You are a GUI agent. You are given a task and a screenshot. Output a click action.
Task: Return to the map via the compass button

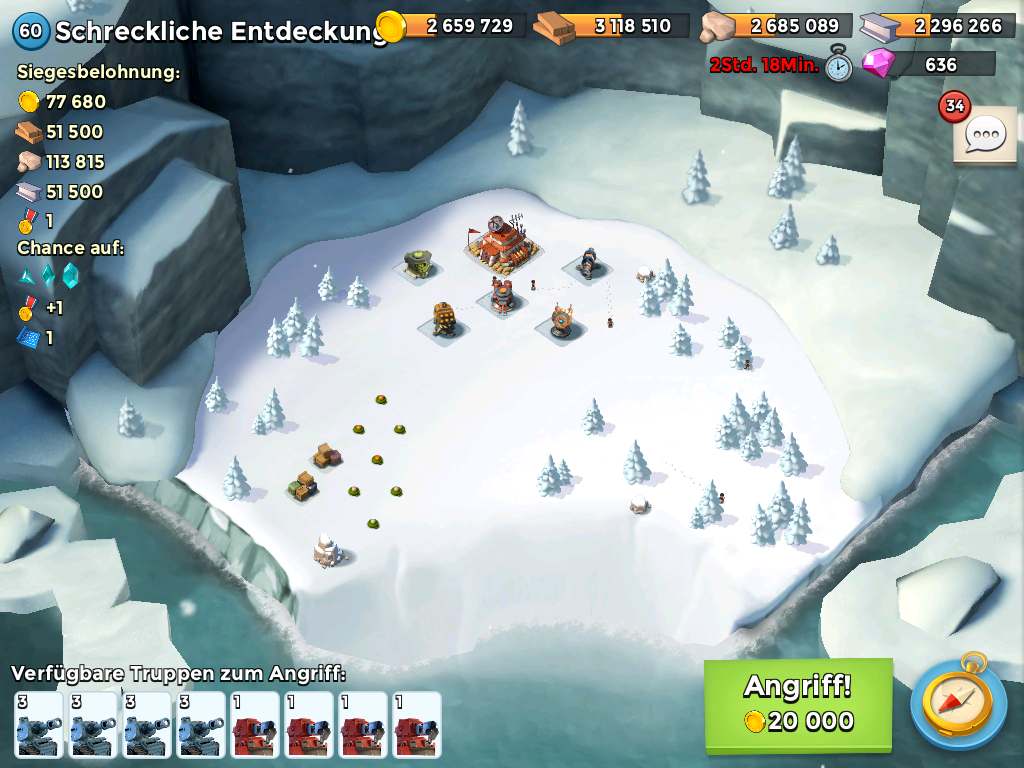[x=957, y=704]
